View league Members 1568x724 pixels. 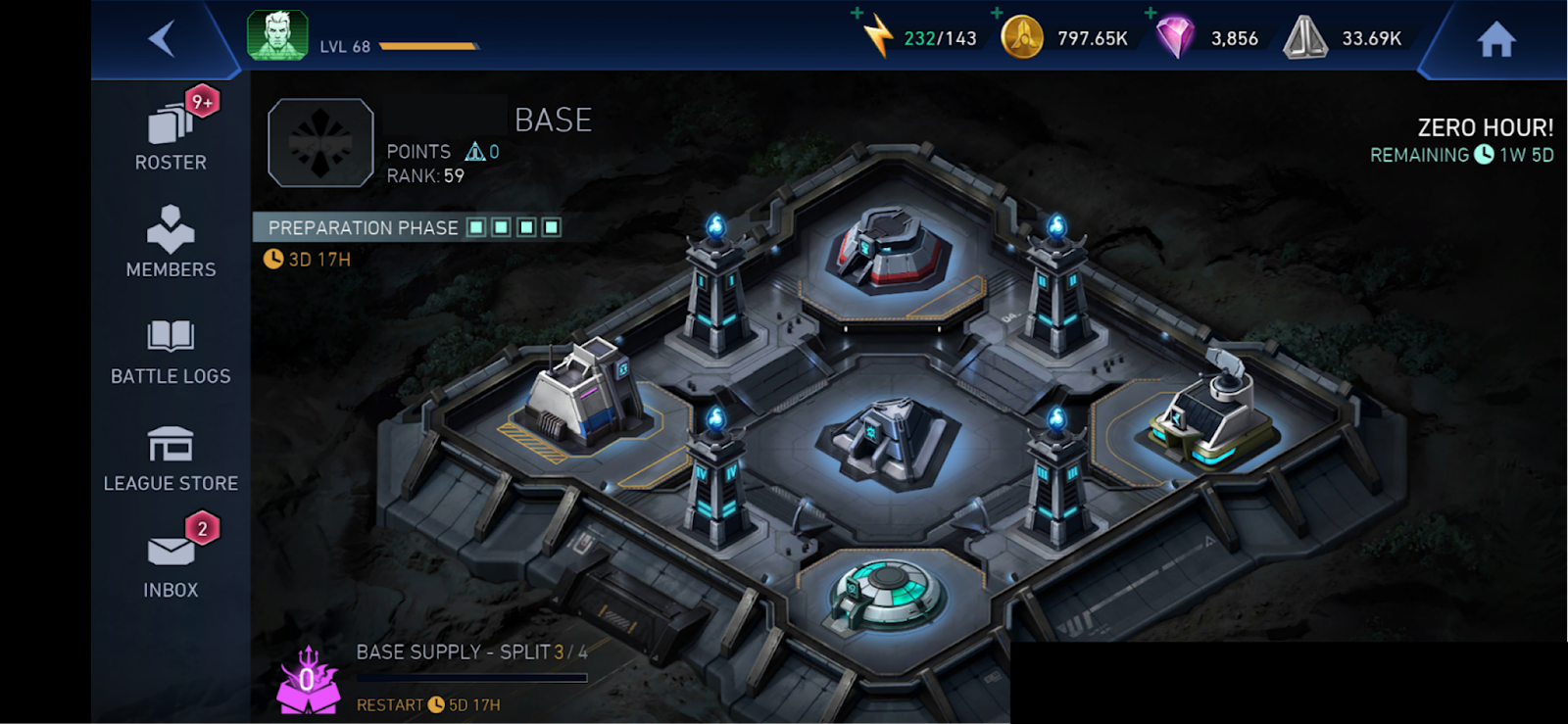(x=171, y=242)
